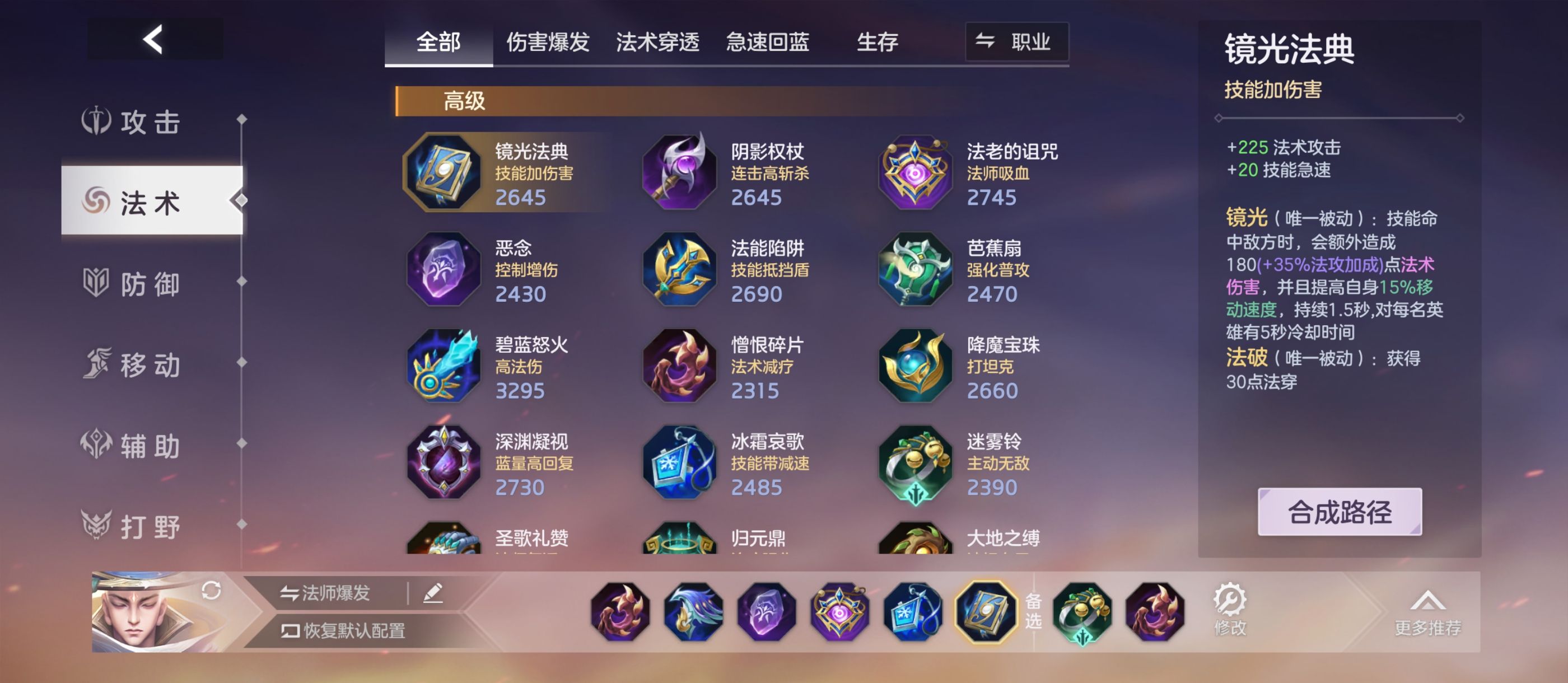Select the 防御 (Defense) category in sidebar
This screenshot has height=683, width=1568.
146,284
